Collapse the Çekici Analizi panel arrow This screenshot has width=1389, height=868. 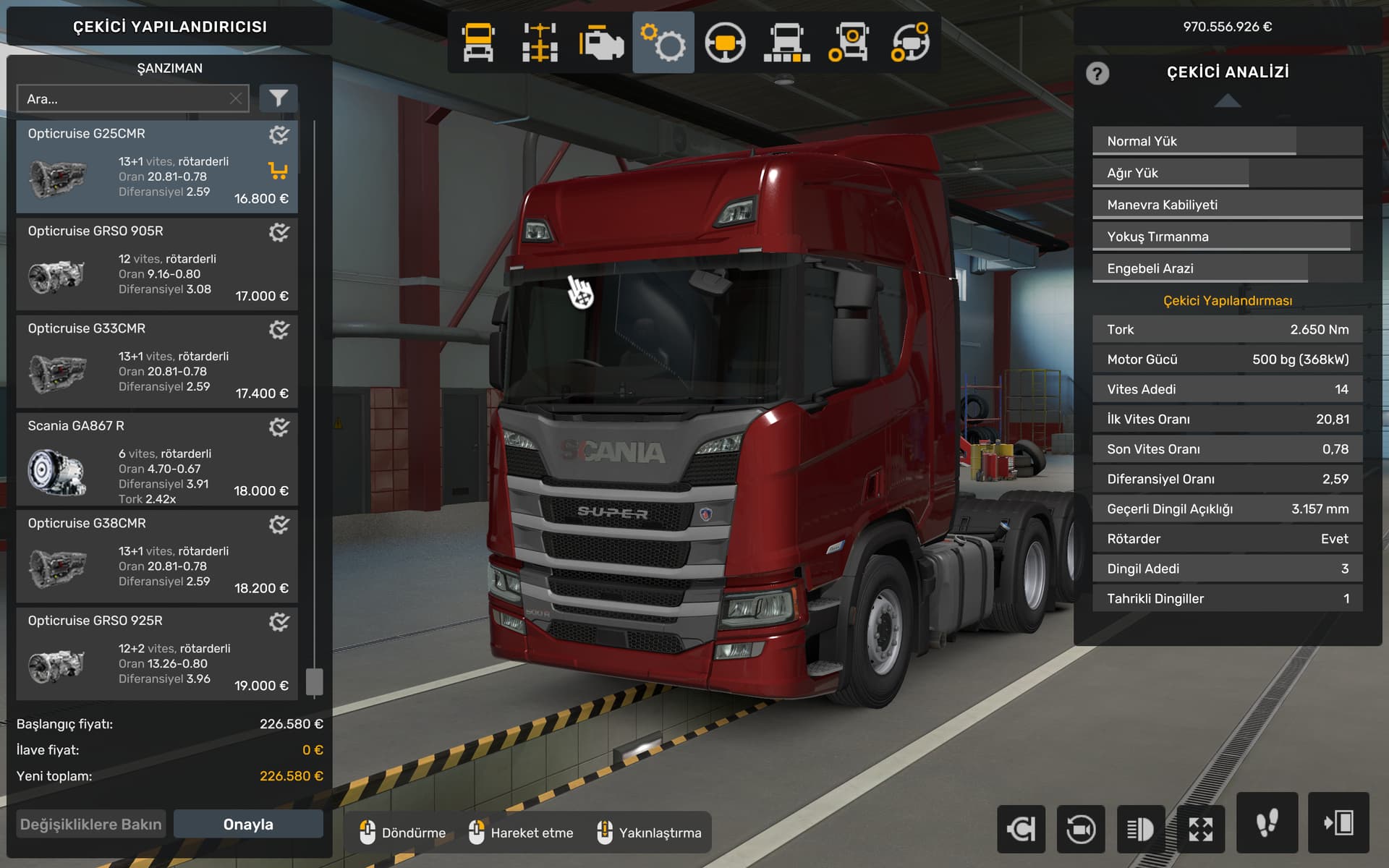coord(1228,102)
